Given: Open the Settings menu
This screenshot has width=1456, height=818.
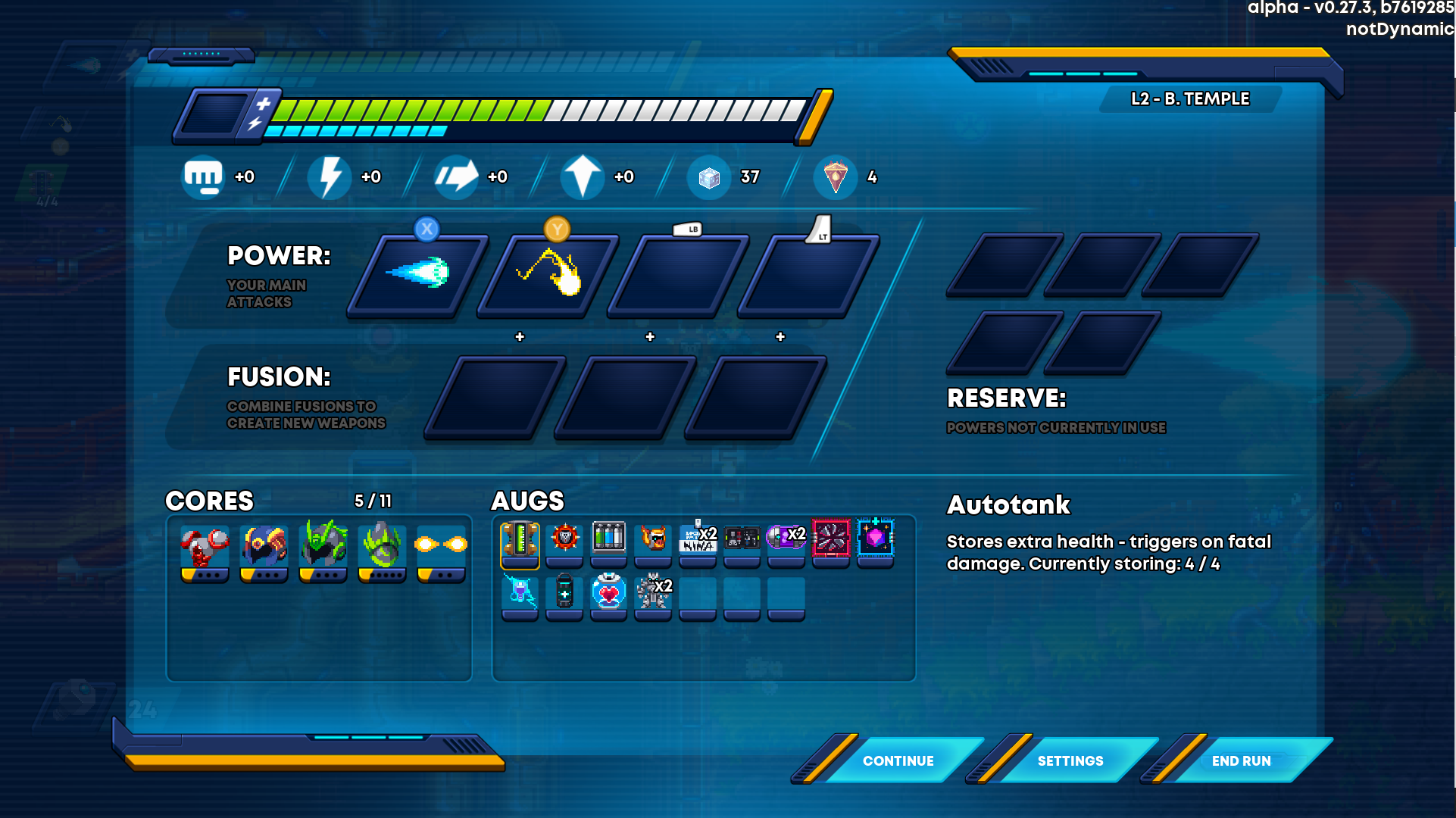Looking at the screenshot, I should pos(1070,760).
